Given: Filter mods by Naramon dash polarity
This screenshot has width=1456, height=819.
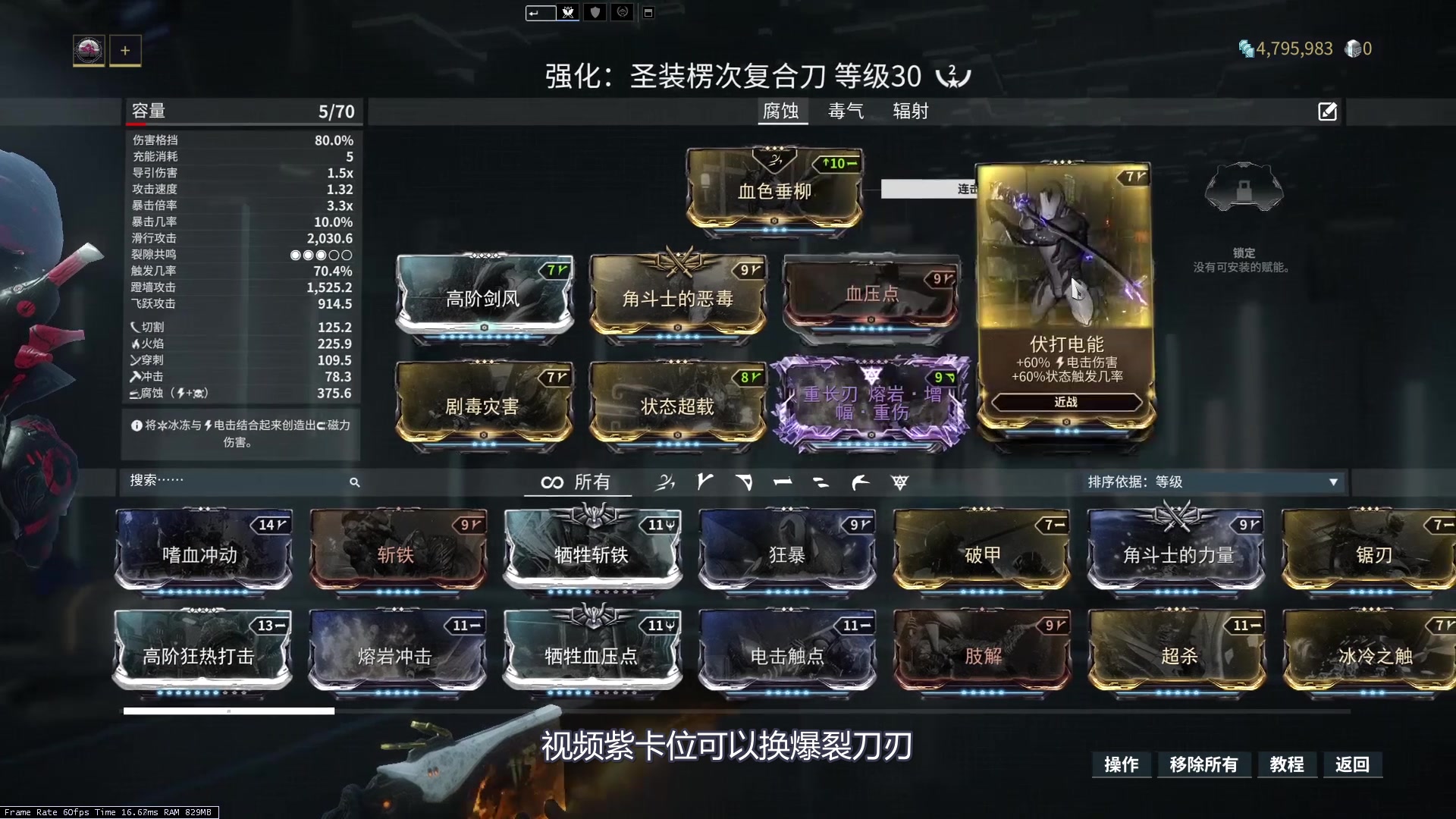Looking at the screenshot, I should [x=783, y=482].
